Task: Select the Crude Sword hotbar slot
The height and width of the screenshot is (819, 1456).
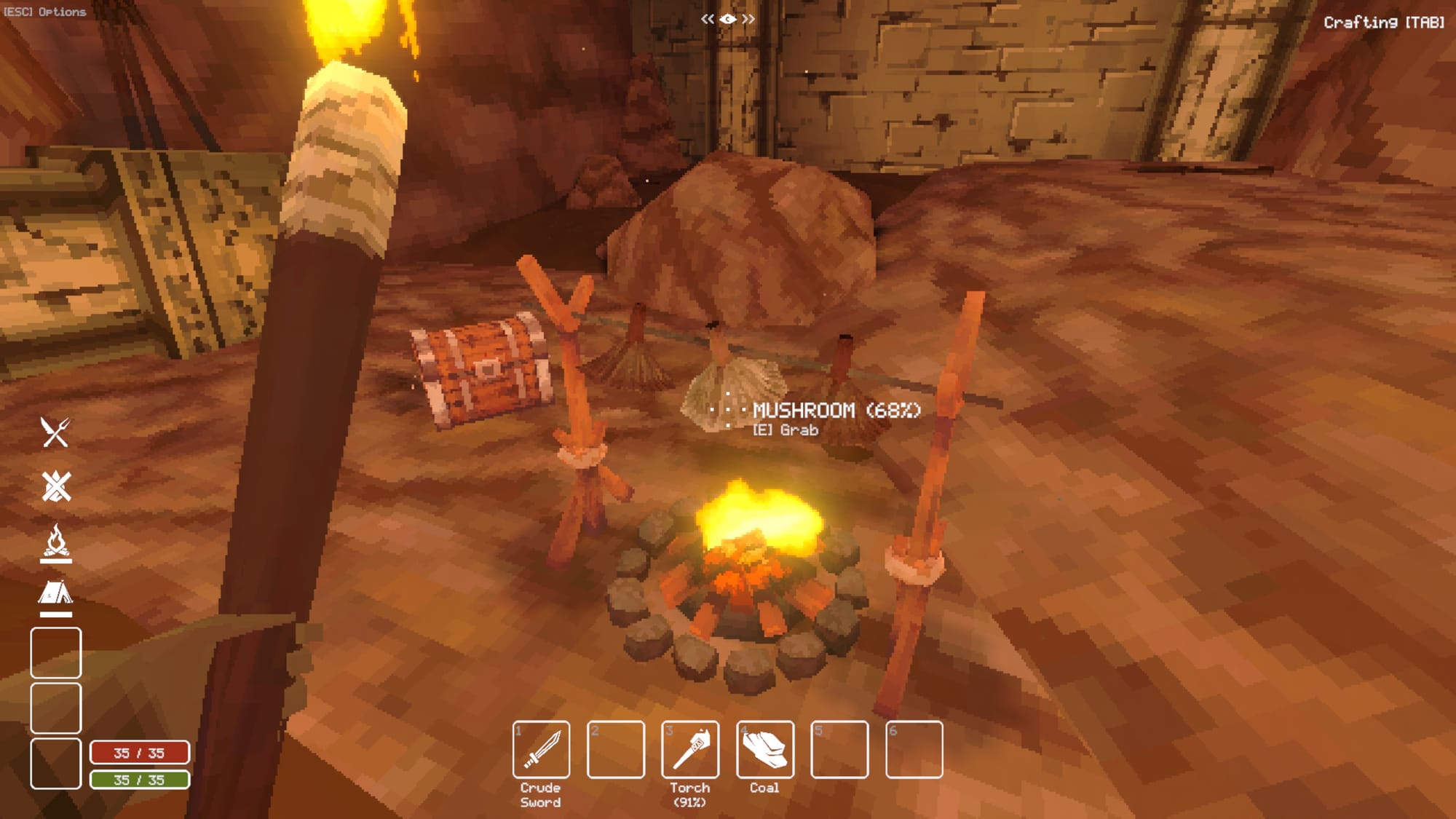Action: (541, 749)
